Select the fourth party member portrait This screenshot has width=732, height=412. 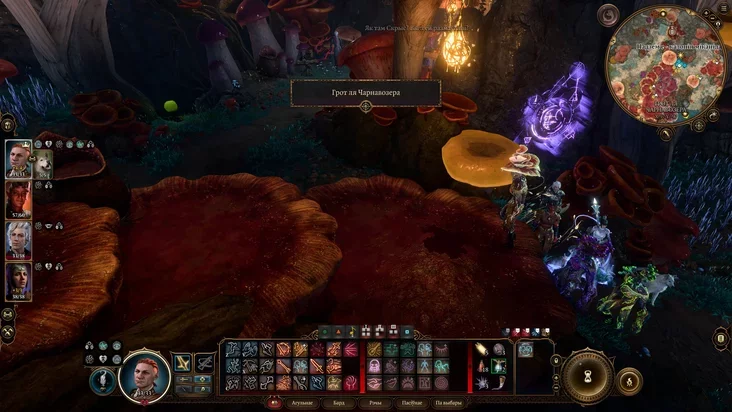(19, 280)
